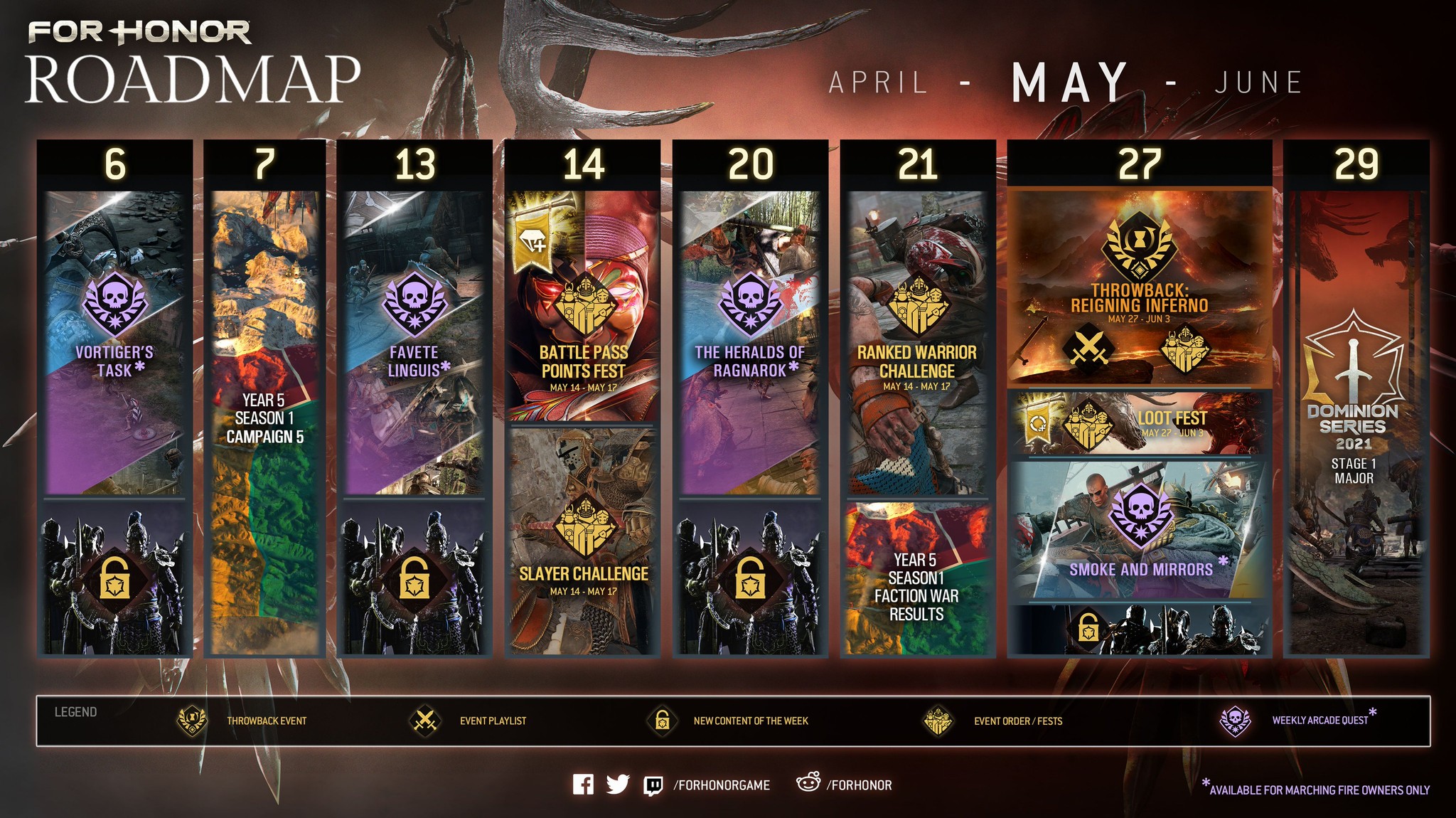Screen dimensions: 1456x818
Task: Switch to the June month tab
Action: (1258, 83)
